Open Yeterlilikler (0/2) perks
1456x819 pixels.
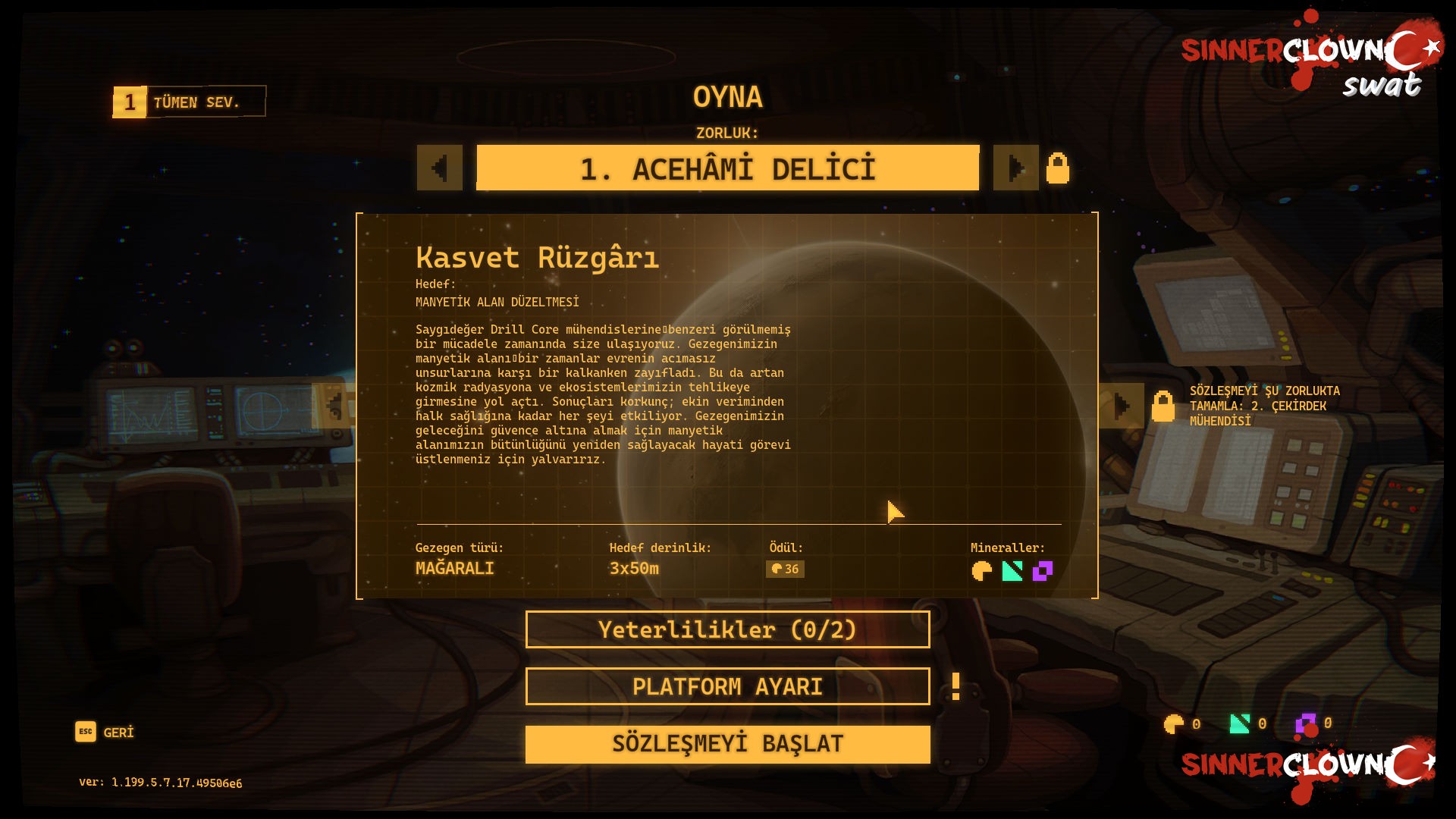[x=727, y=629]
